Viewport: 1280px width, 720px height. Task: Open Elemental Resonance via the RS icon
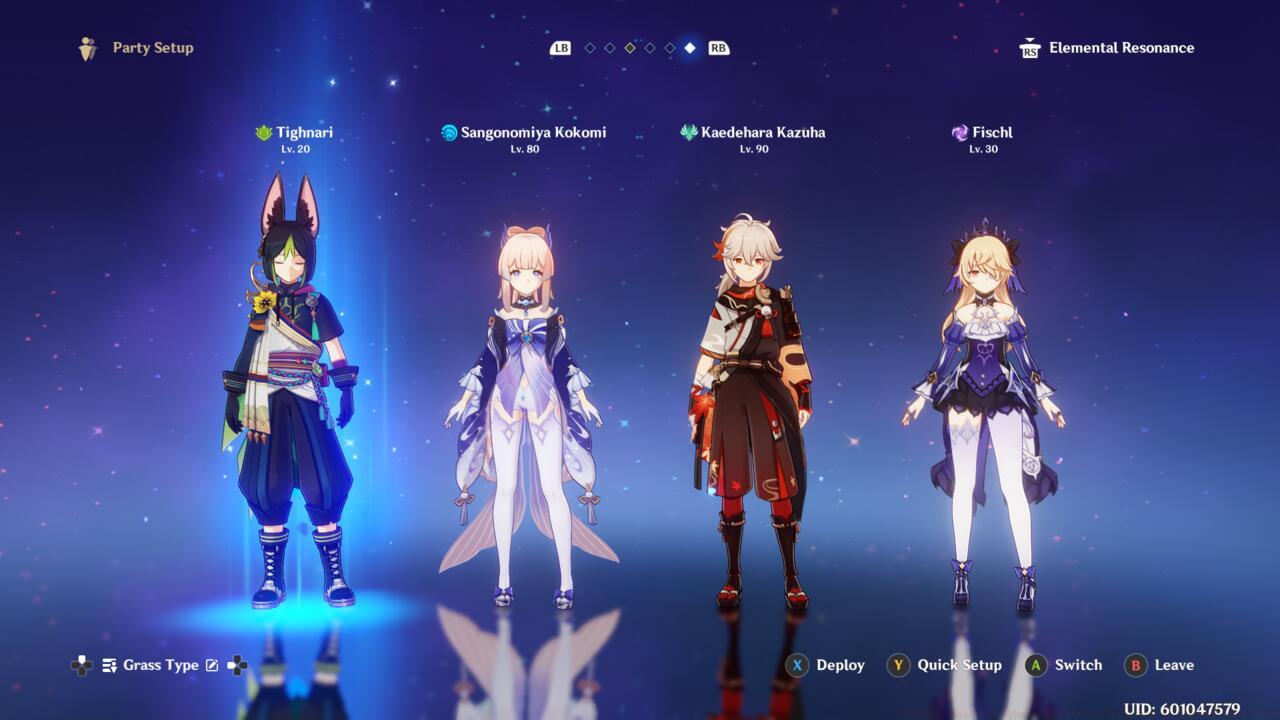[1028, 47]
